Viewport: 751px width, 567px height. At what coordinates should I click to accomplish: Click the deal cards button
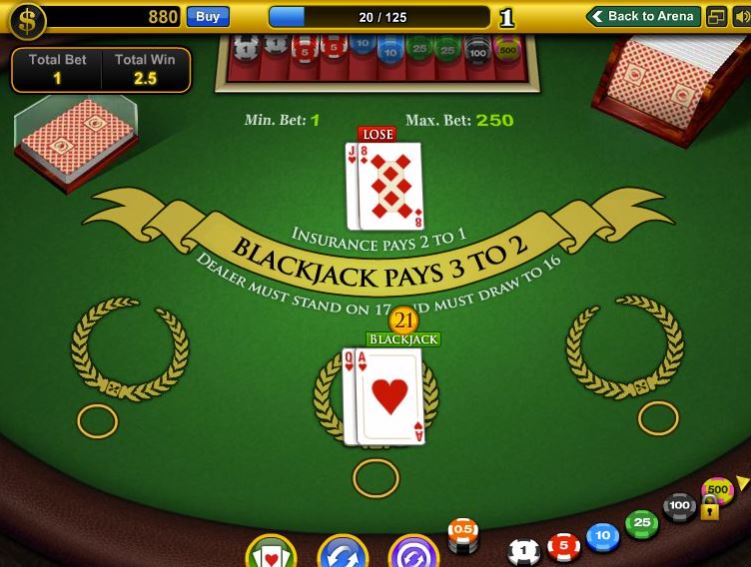270,553
